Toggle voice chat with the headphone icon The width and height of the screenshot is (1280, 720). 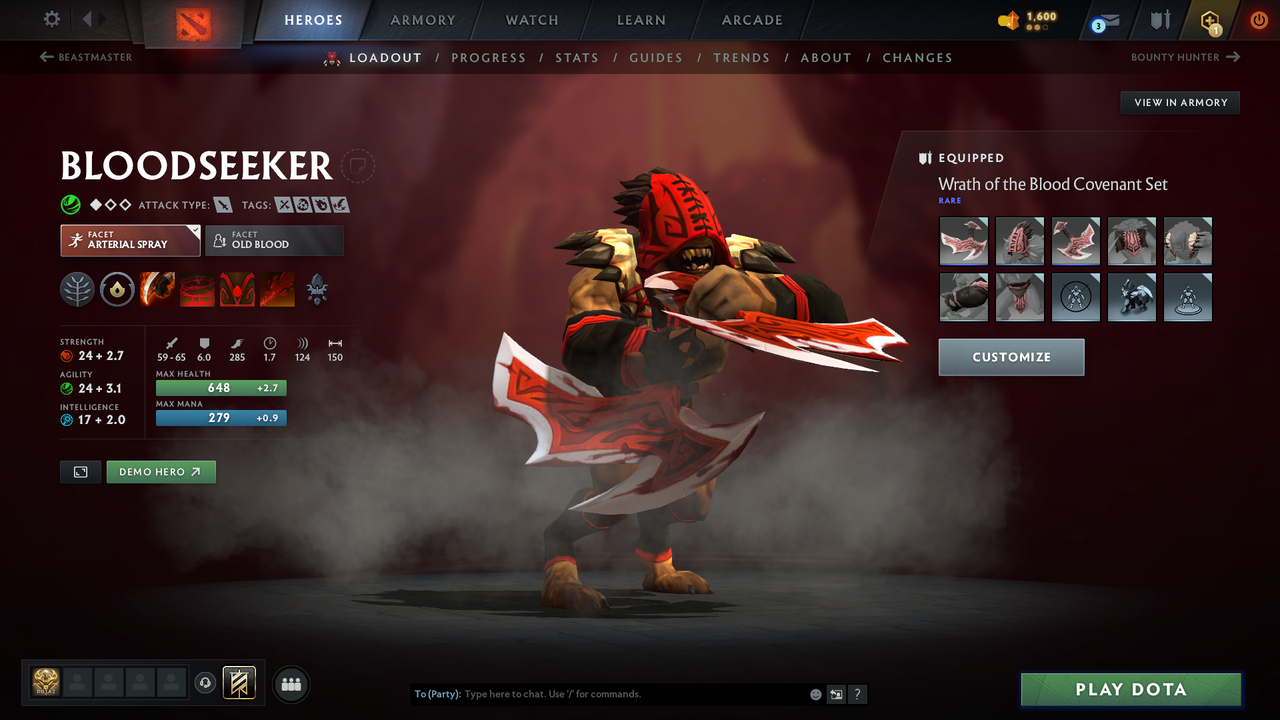click(207, 683)
